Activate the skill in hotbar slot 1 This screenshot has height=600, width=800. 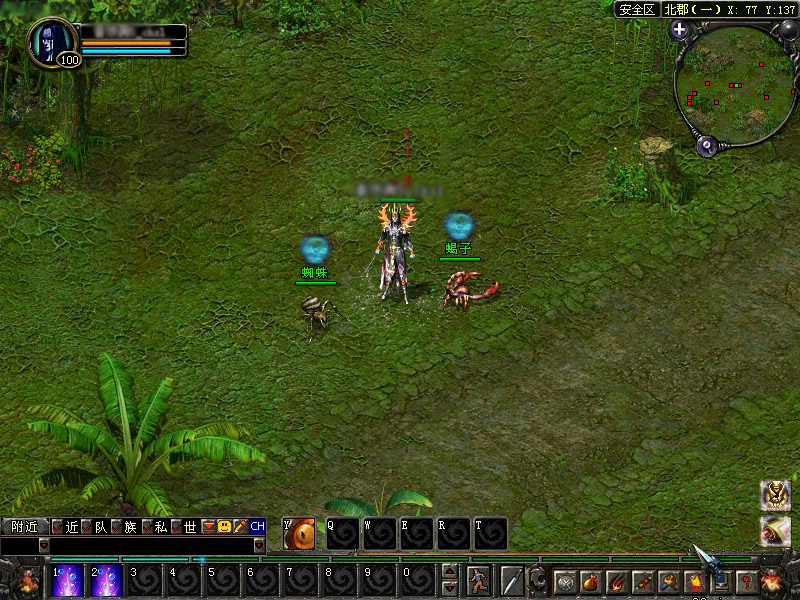(67, 581)
